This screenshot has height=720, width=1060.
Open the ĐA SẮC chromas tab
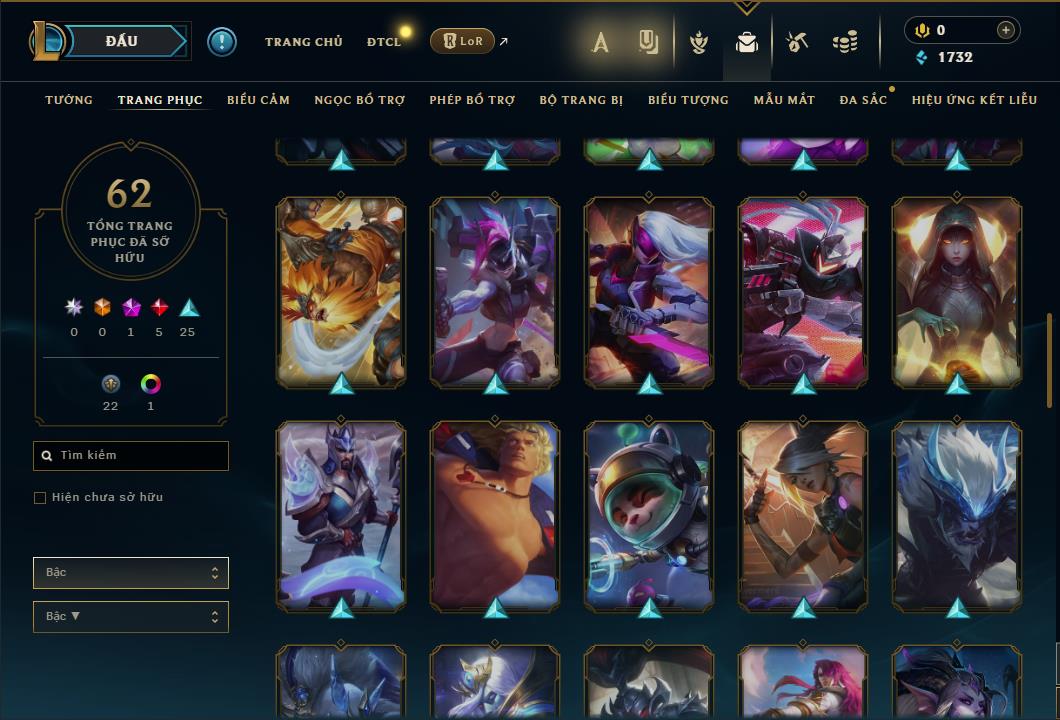(863, 100)
